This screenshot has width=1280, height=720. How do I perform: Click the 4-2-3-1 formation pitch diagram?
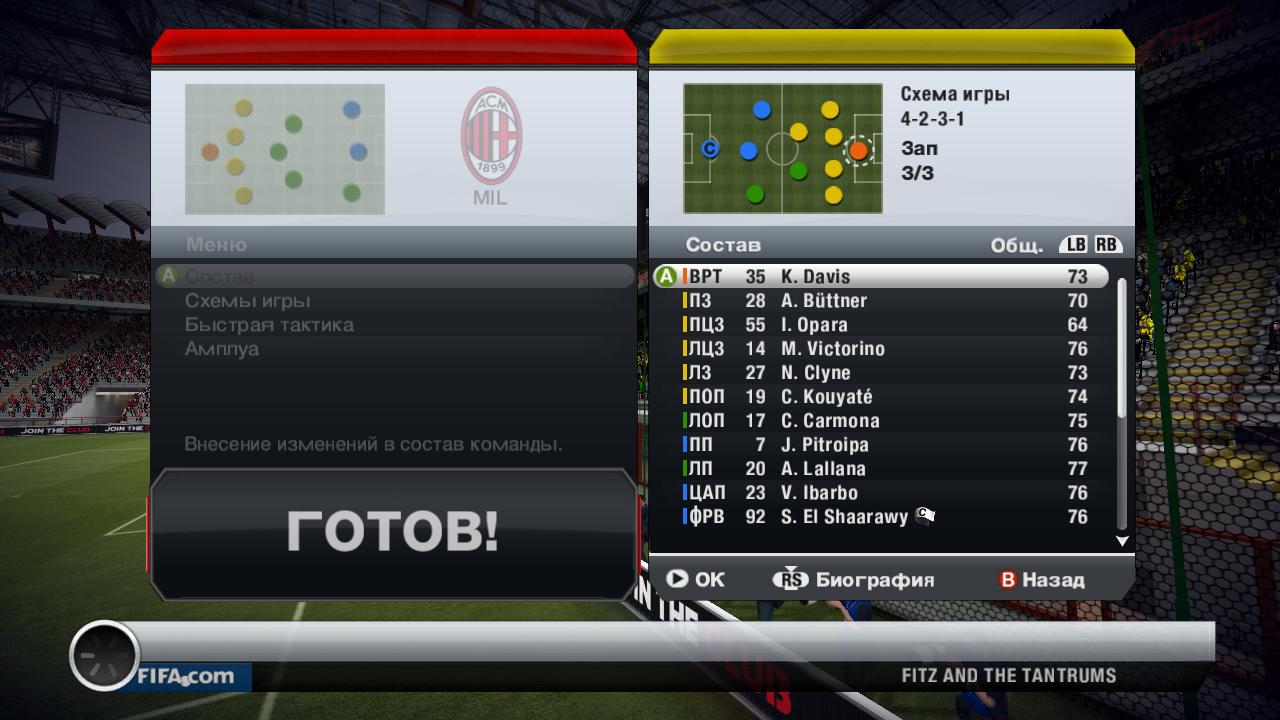(x=782, y=149)
